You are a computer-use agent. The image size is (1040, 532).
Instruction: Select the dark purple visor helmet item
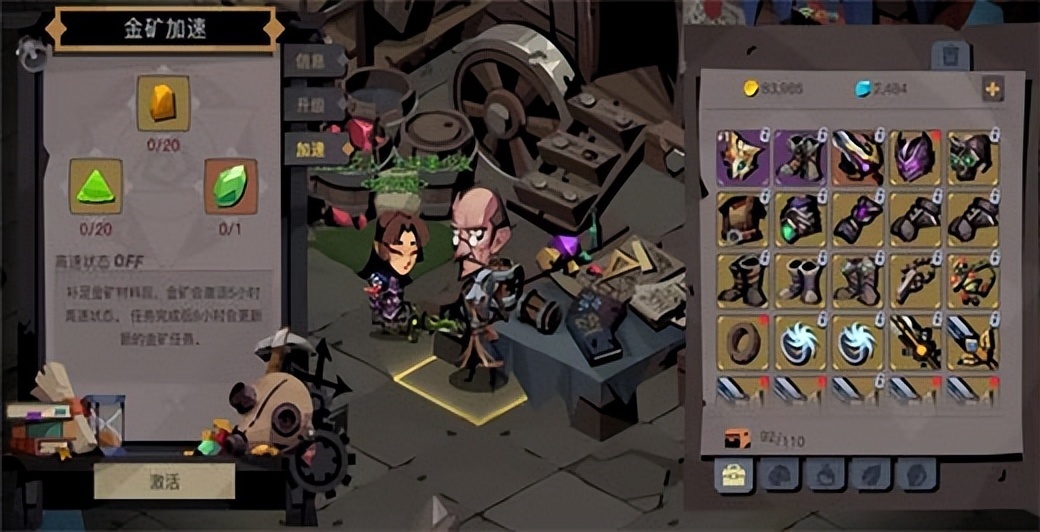coord(857,156)
